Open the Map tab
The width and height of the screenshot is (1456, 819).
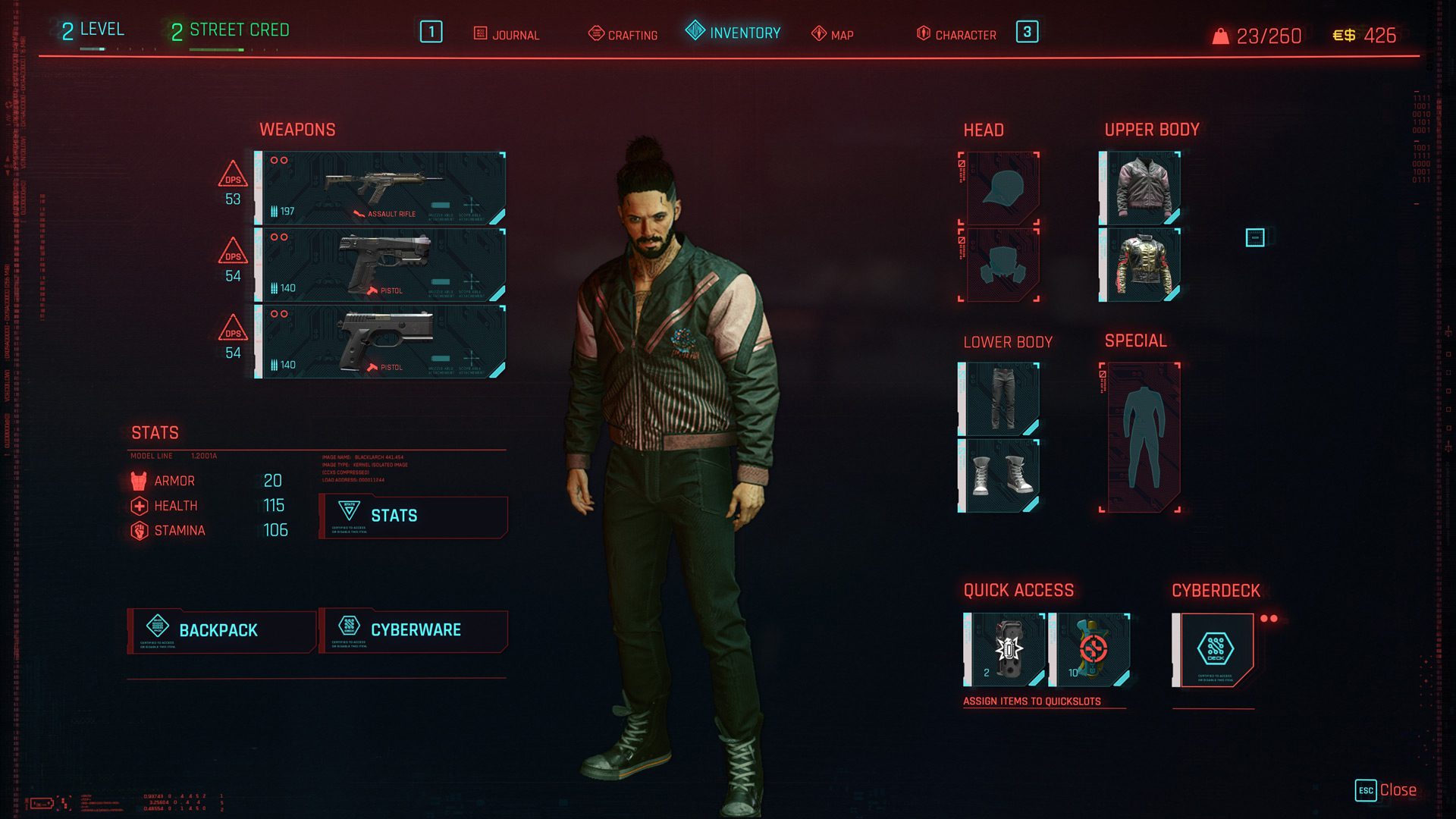833,34
